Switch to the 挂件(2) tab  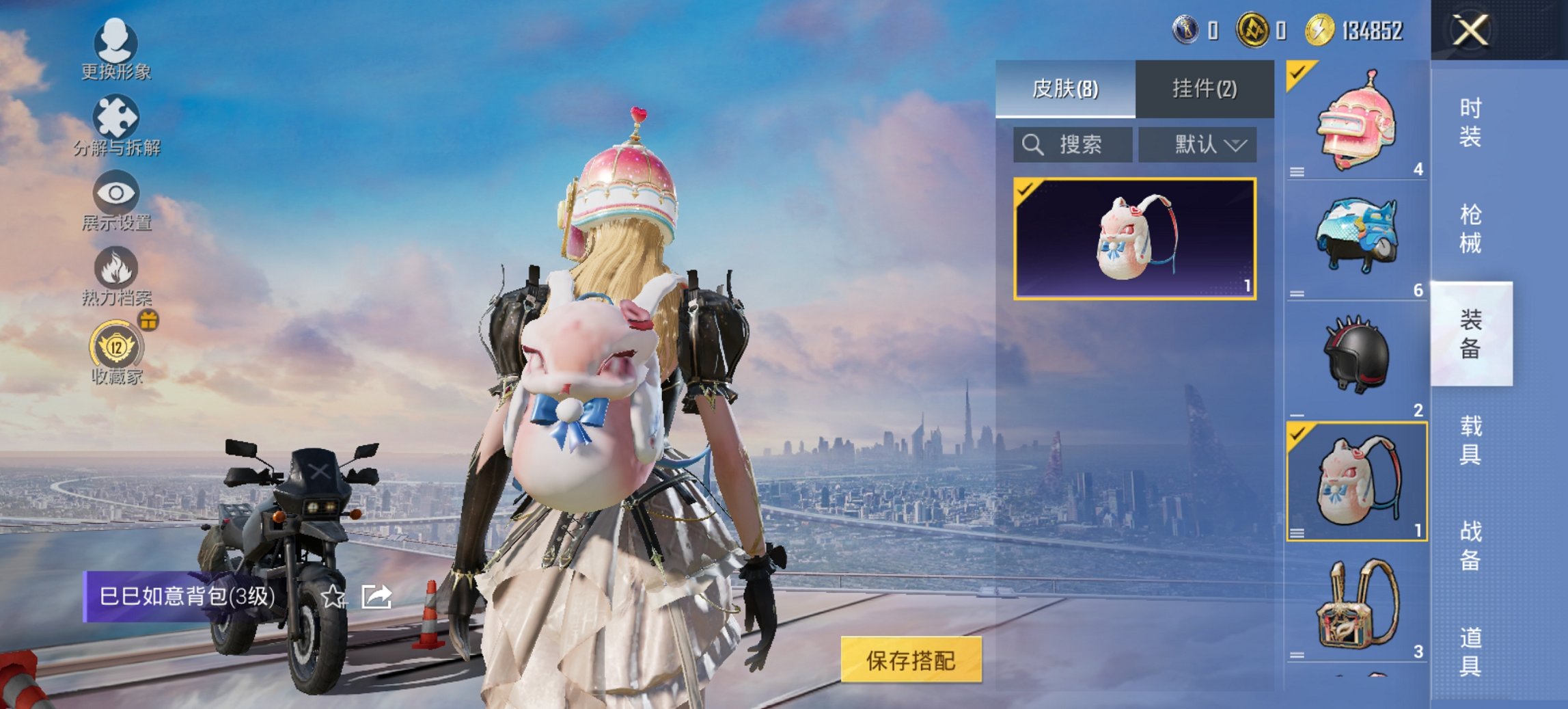click(x=1206, y=90)
